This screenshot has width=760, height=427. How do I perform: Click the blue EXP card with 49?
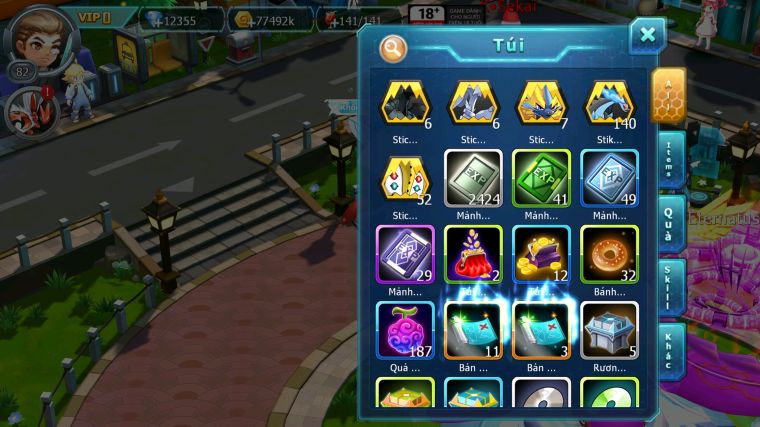click(x=609, y=180)
